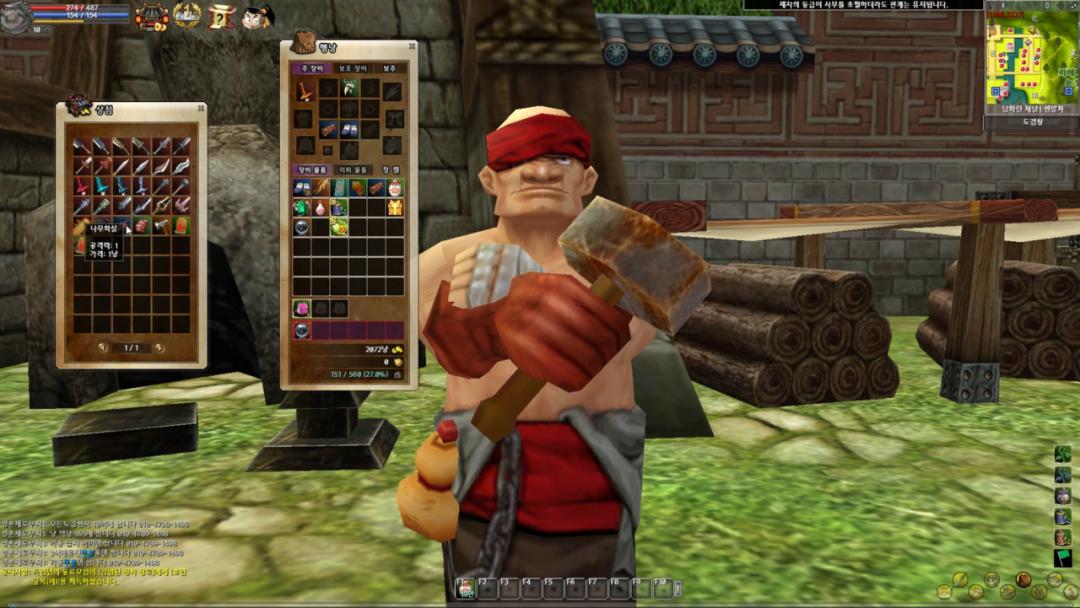
Task: Pick the pink potion bottle in inventory
Action: [320, 207]
